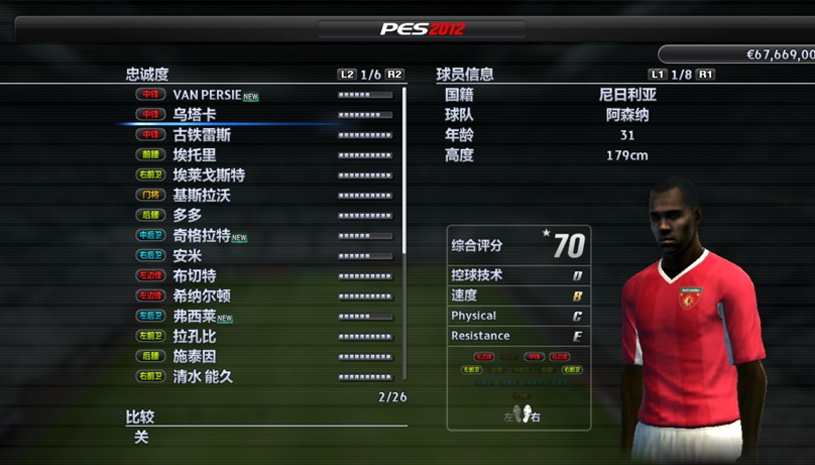Choose goalkeeper 基斯拉沃
This screenshot has height=465, width=815.
[x=201, y=195]
